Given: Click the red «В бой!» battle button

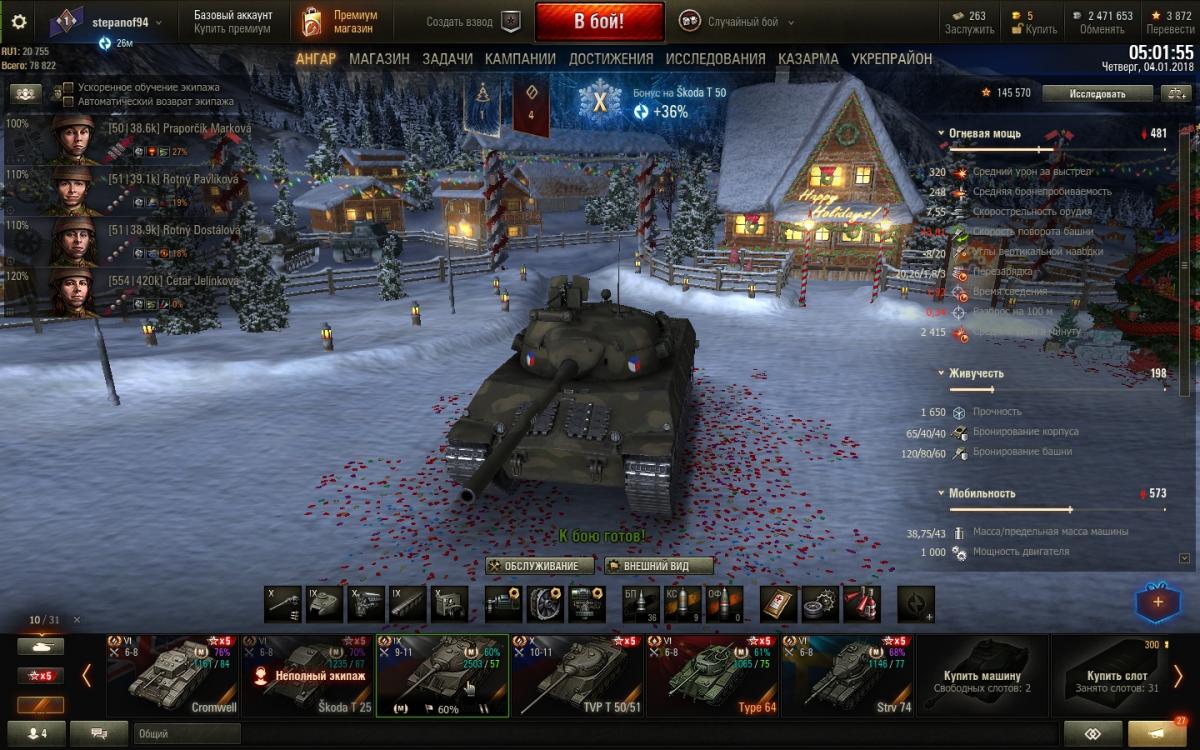Looking at the screenshot, I should click(x=599, y=21).
